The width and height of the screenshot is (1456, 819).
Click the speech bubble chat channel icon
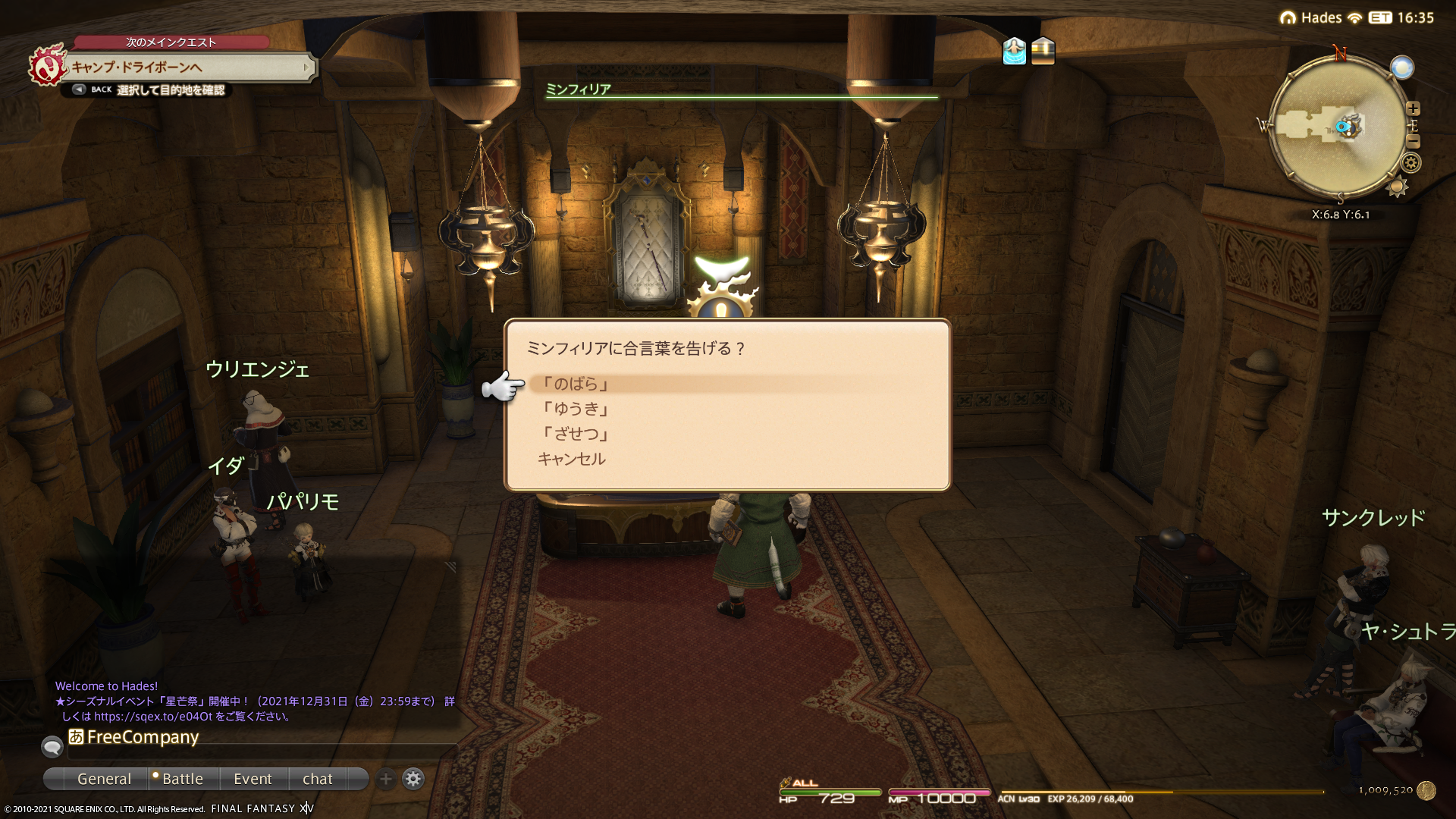click(52, 747)
